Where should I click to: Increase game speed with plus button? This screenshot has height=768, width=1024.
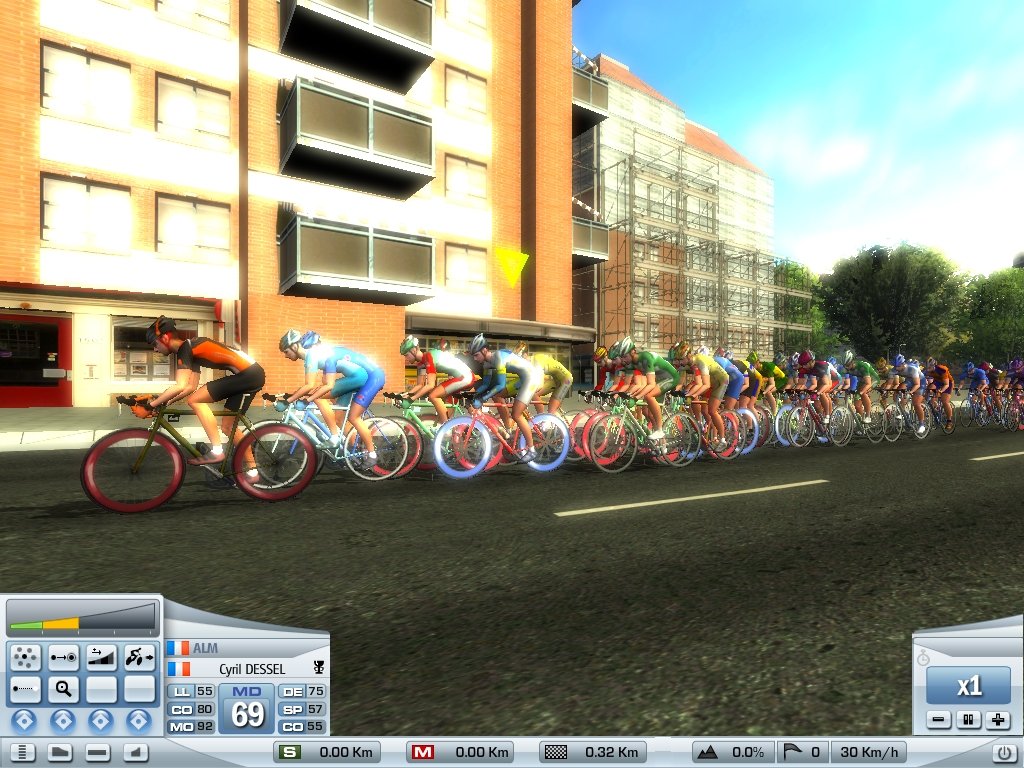997,720
